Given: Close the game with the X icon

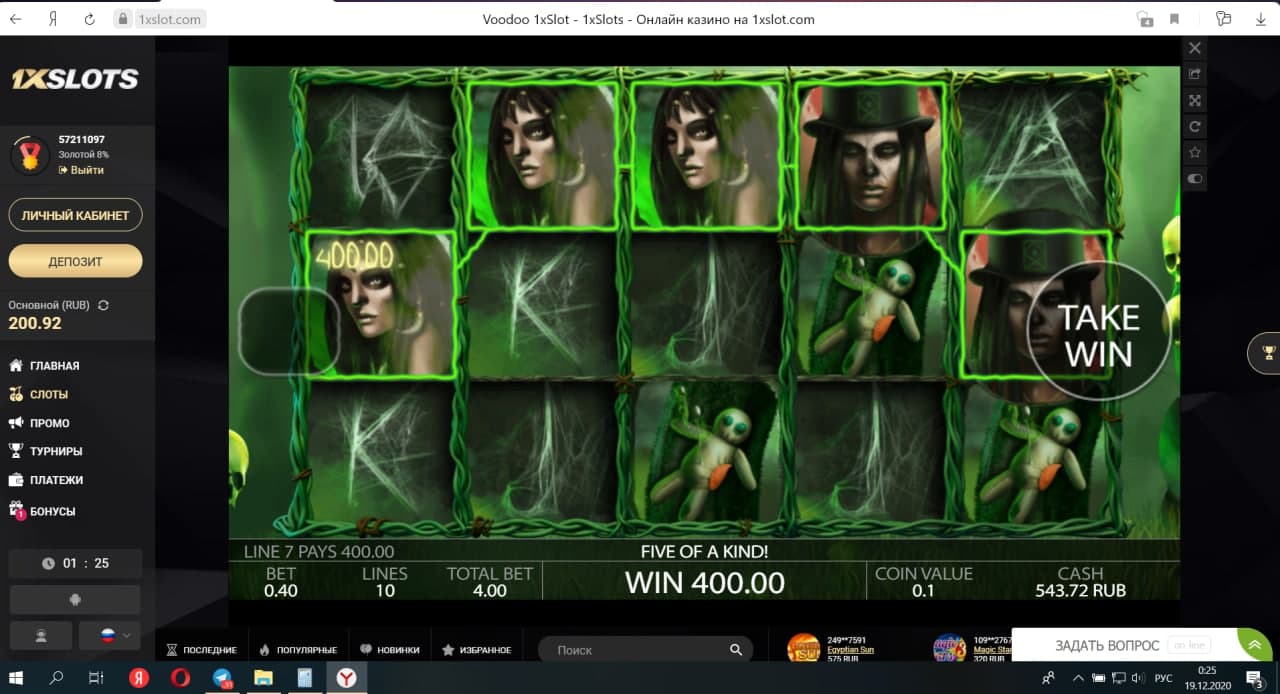Looking at the screenshot, I should [1195, 48].
